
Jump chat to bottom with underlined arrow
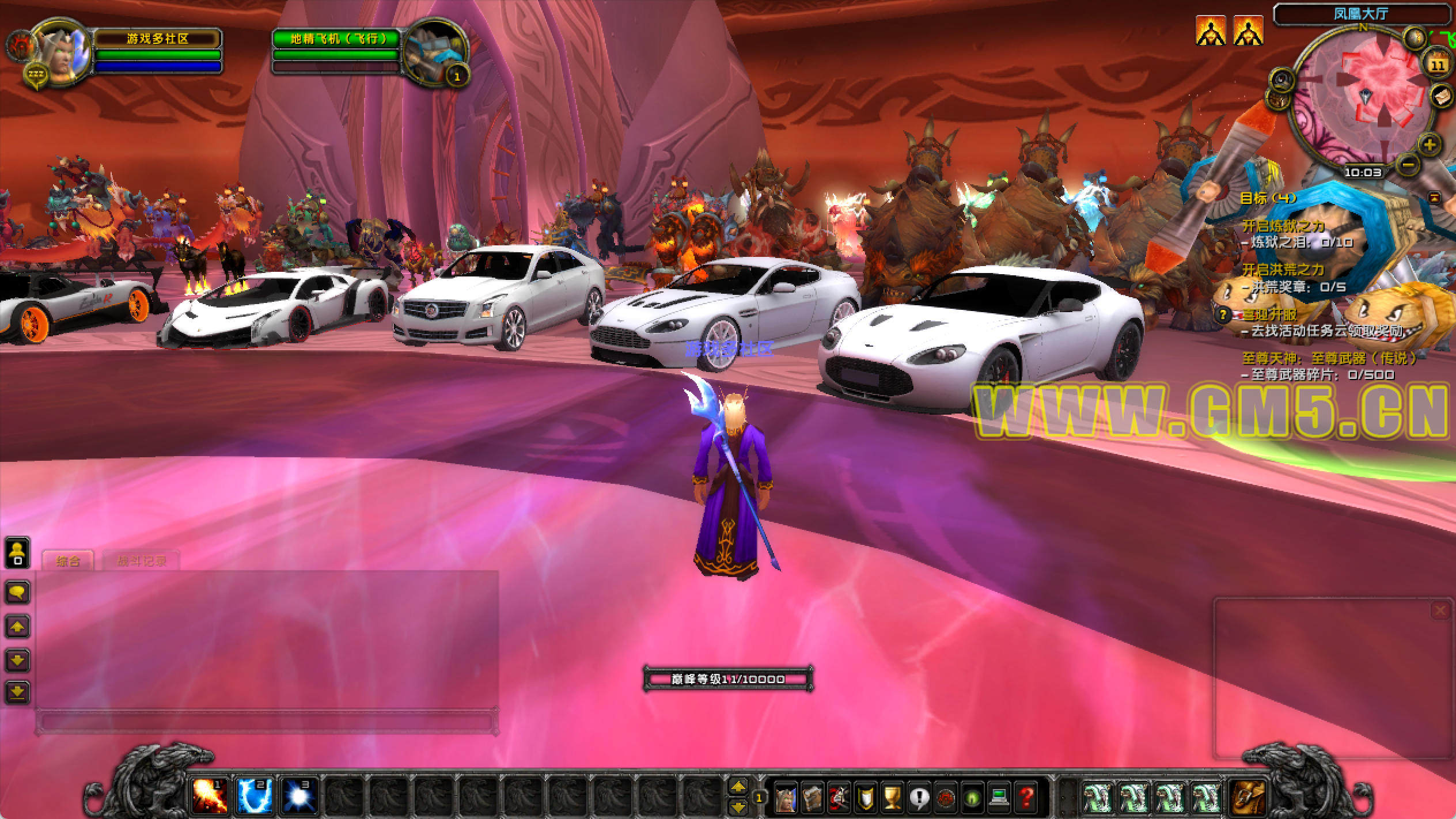click(x=17, y=692)
